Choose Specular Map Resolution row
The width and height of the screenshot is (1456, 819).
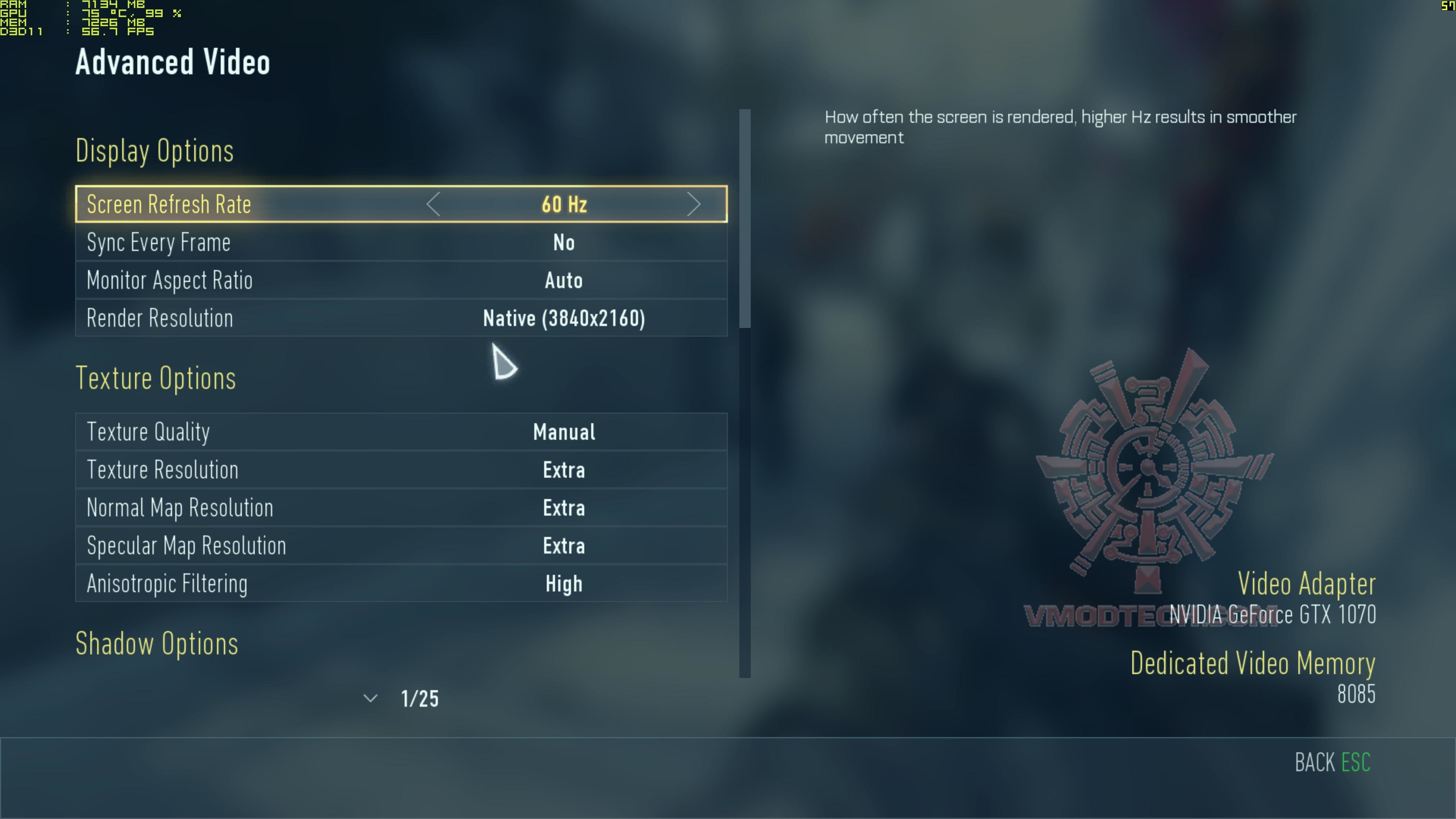click(x=401, y=546)
